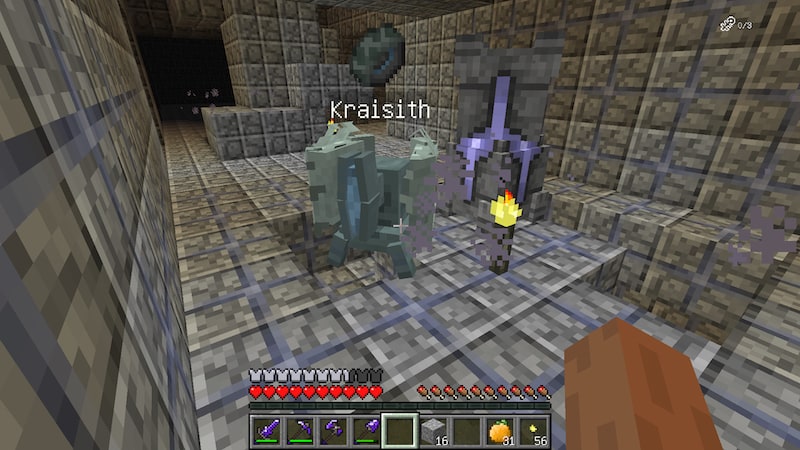Screen dimensions: 800x450
Task: Select the orange food item stack of 31
Action: [499, 430]
